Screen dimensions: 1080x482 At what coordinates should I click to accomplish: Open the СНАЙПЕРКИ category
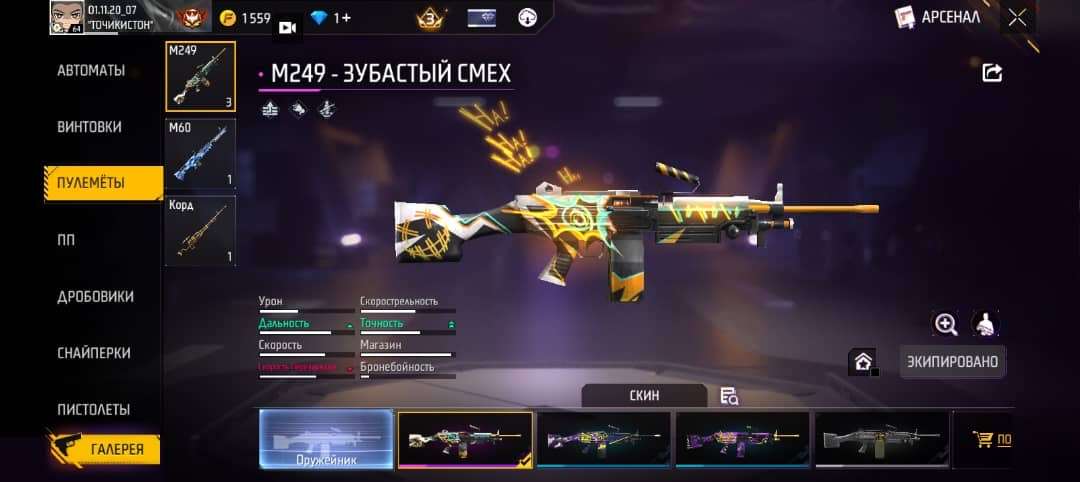click(x=93, y=353)
